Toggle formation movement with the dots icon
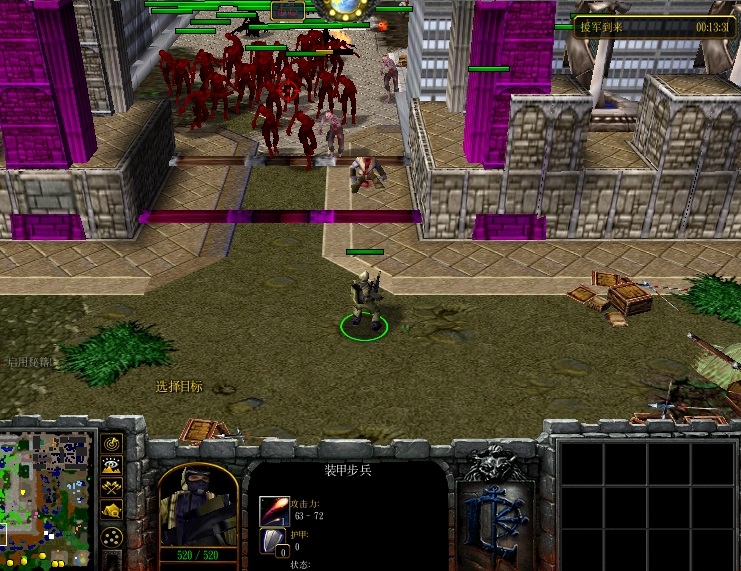741x571 pixels. (x=112, y=536)
